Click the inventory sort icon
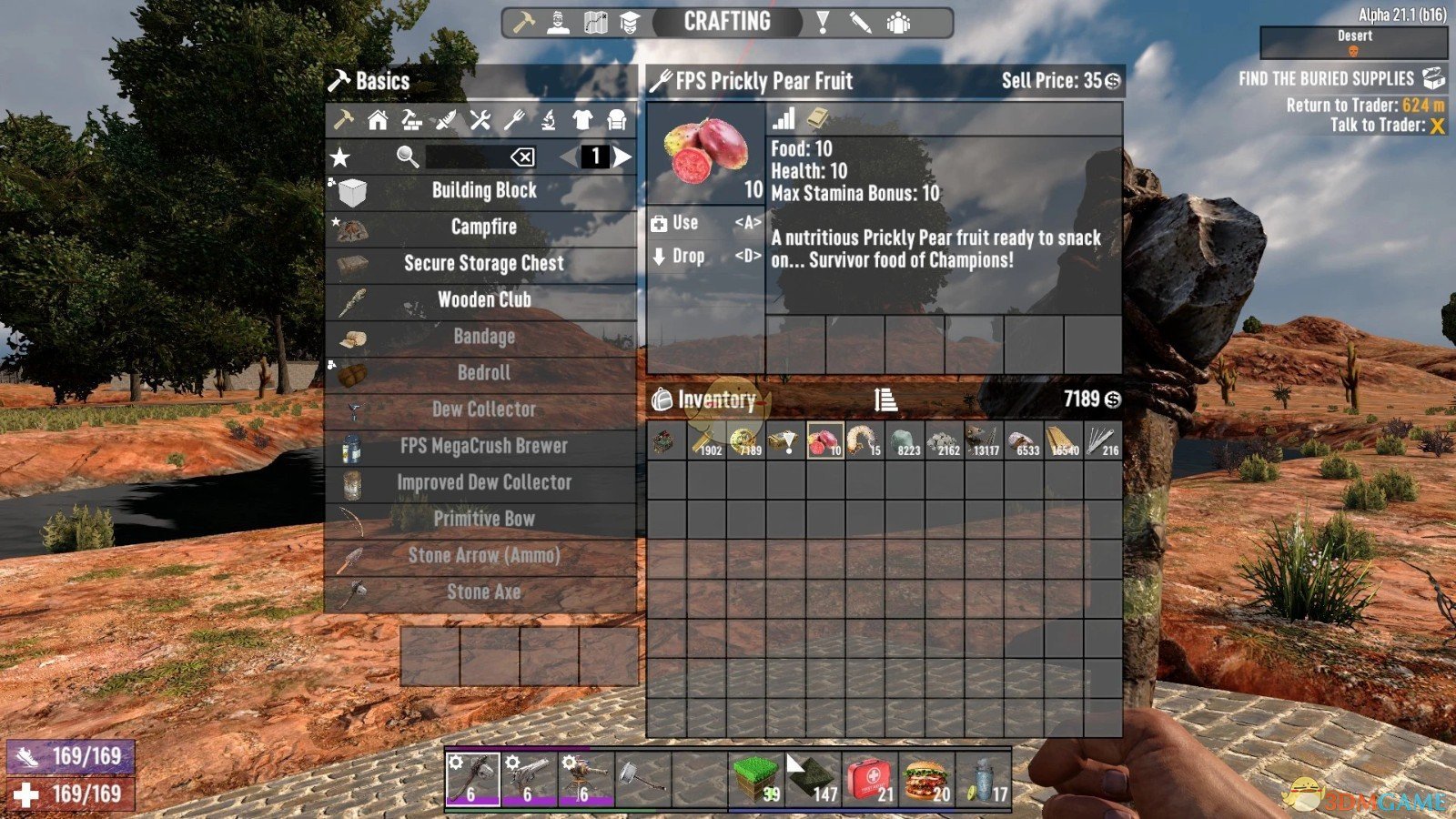 tap(885, 399)
